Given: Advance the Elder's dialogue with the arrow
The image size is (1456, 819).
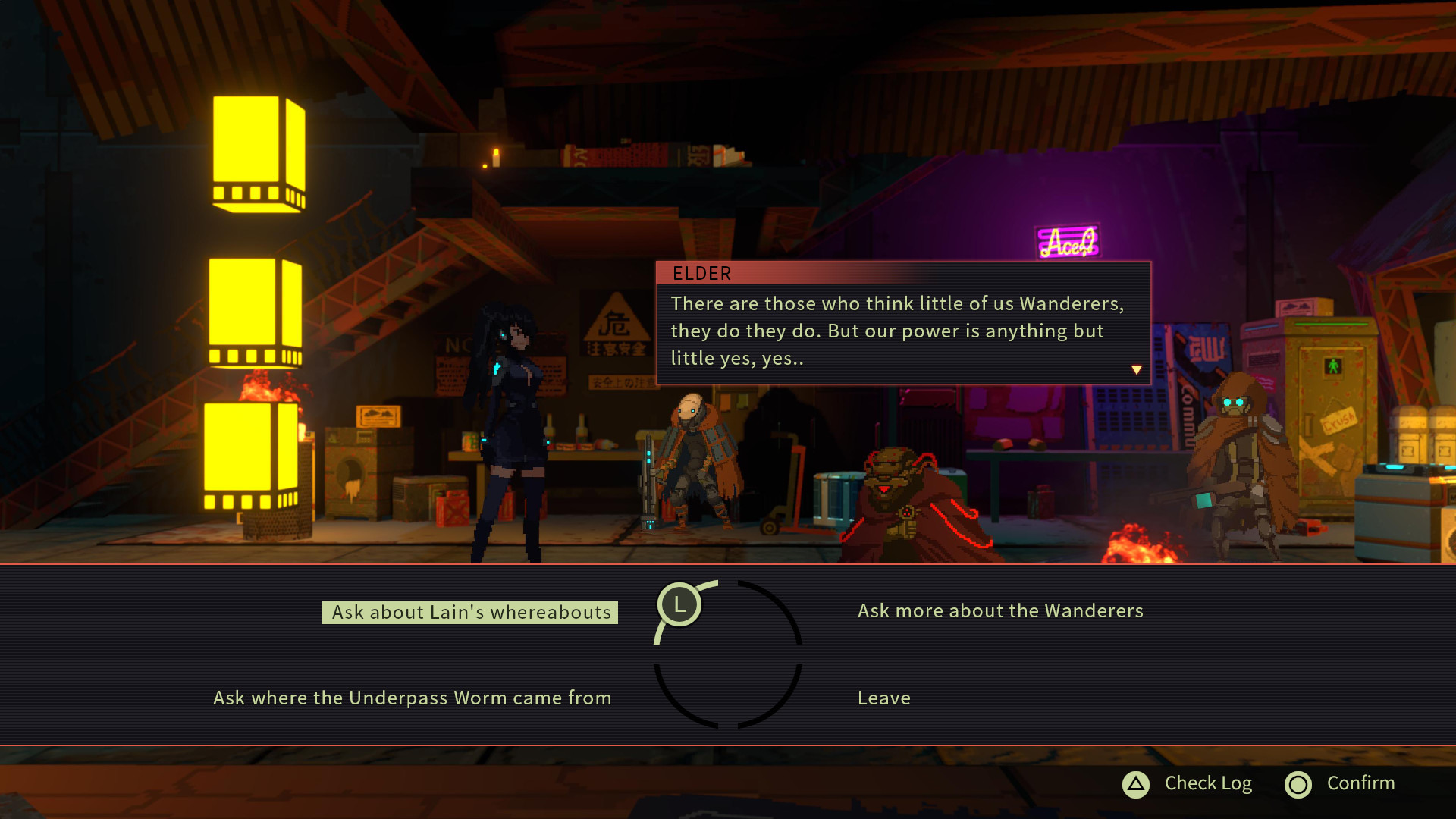Looking at the screenshot, I should click(1136, 370).
